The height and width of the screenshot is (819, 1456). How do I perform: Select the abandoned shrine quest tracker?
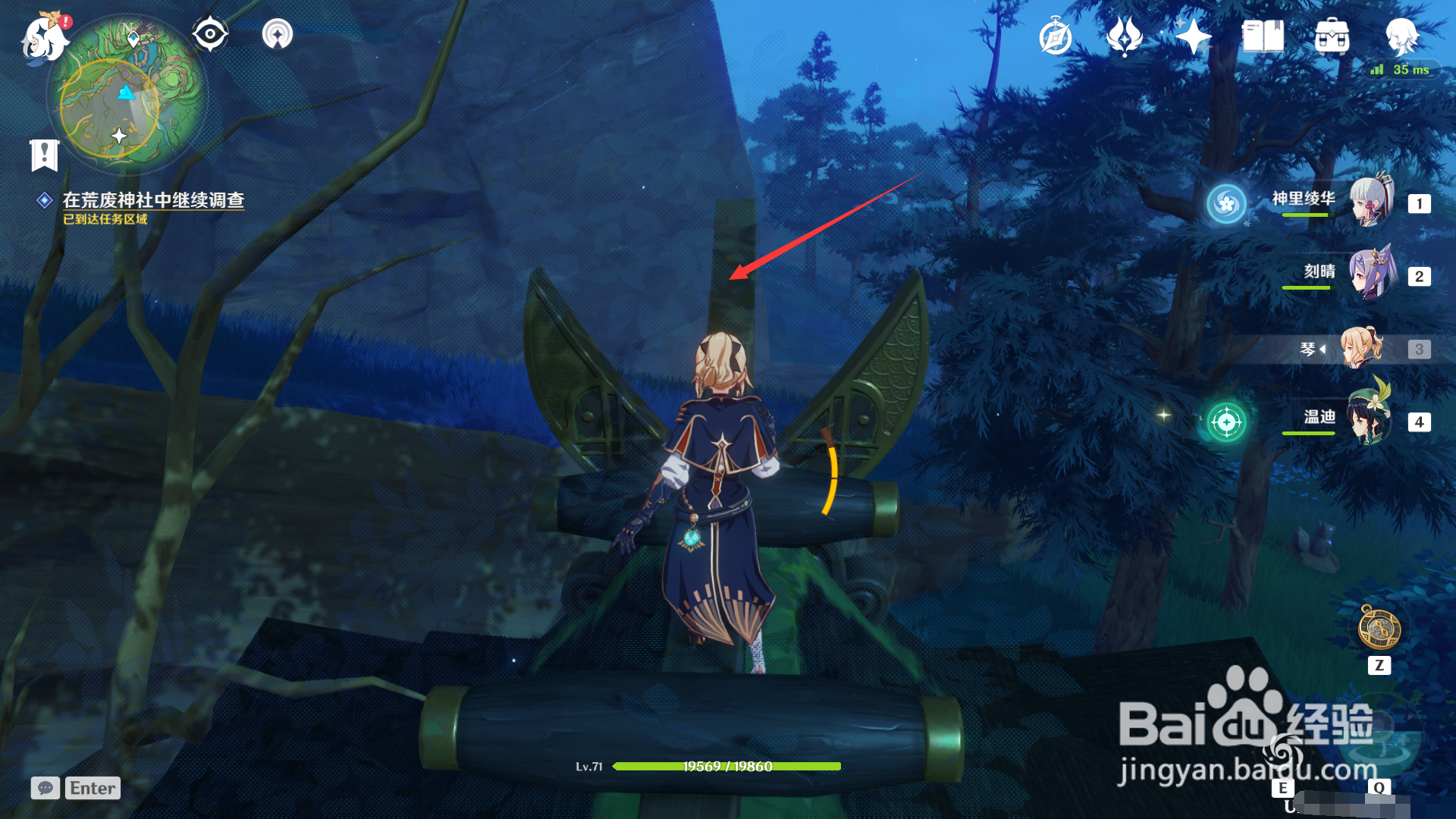152,200
